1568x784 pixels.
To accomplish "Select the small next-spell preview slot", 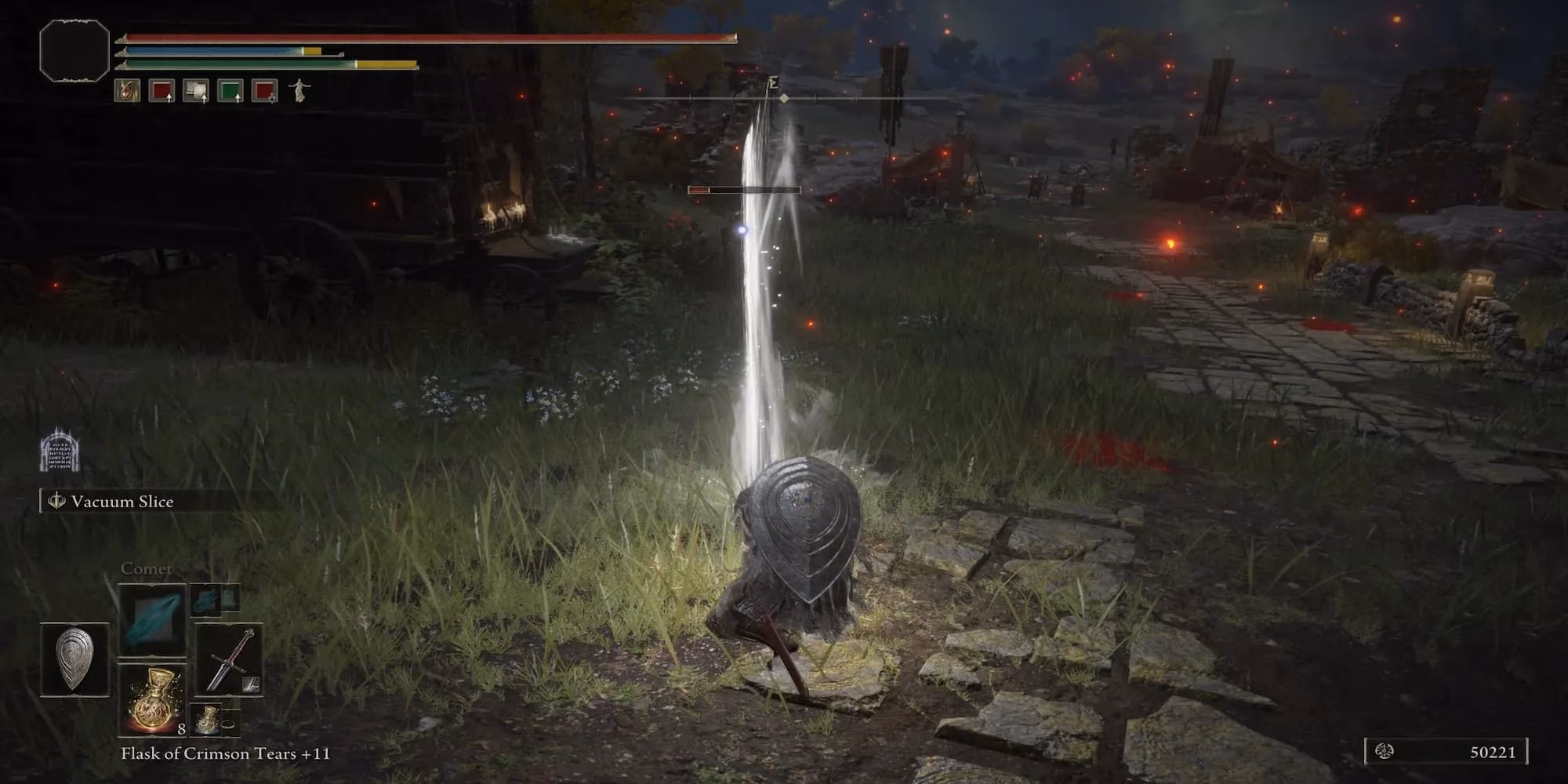I will 214,600.
